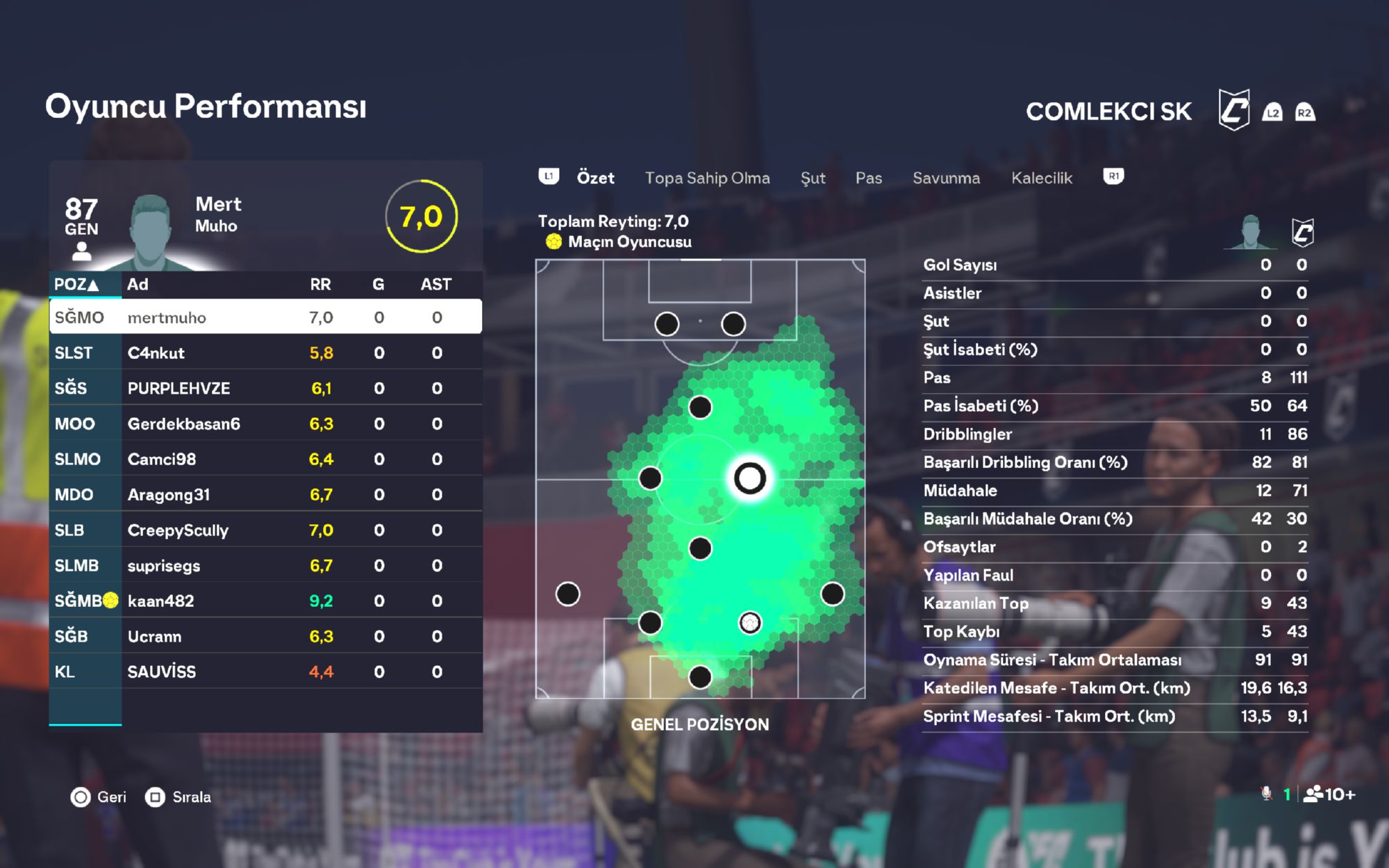
Task: Choose C4nkut in the player list
Action: [x=265, y=353]
